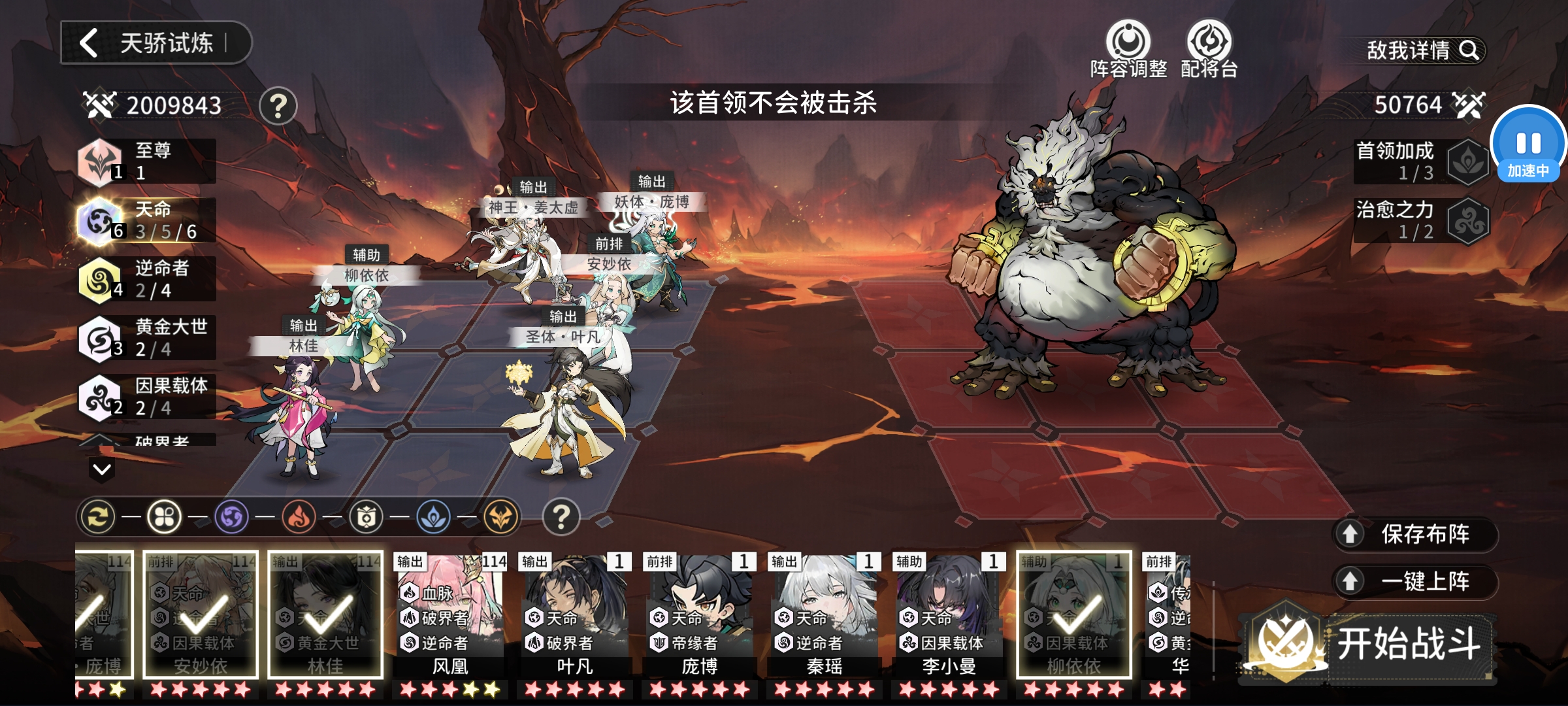
Task: Filter heroes by the flame faction icon
Action: [x=299, y=517]
